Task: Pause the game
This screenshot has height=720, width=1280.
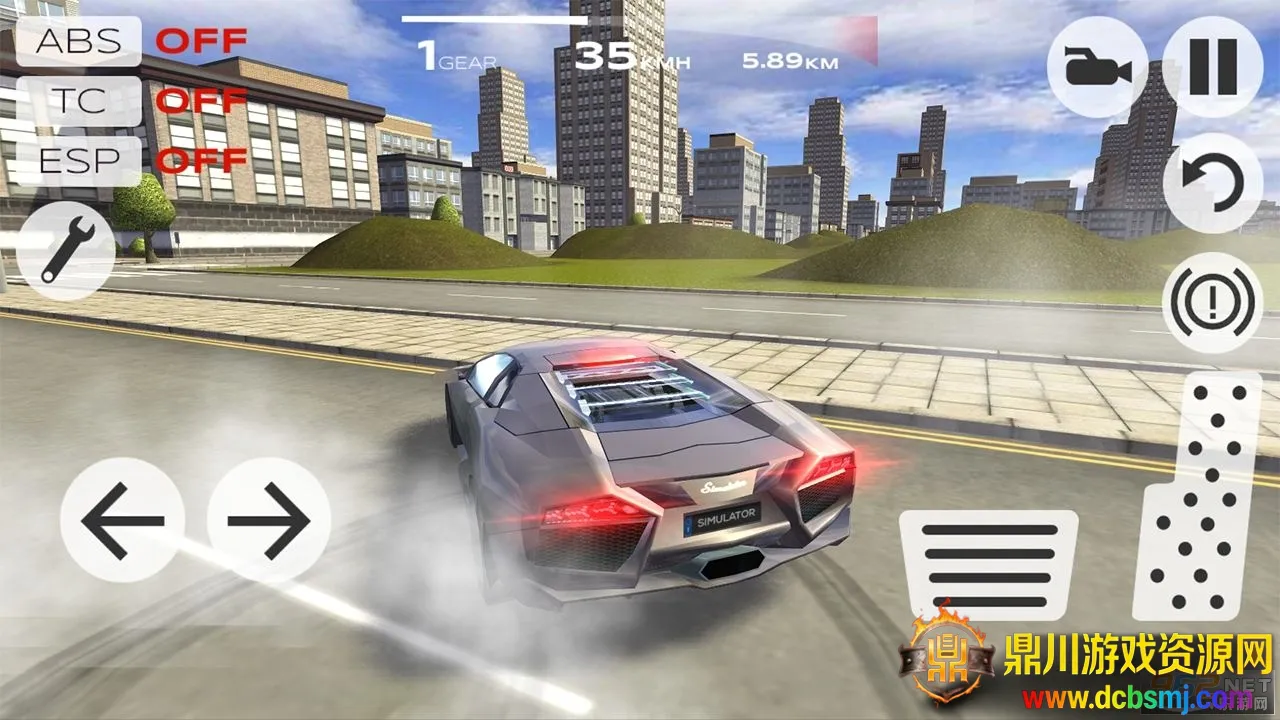Action: click(1213, 68)
